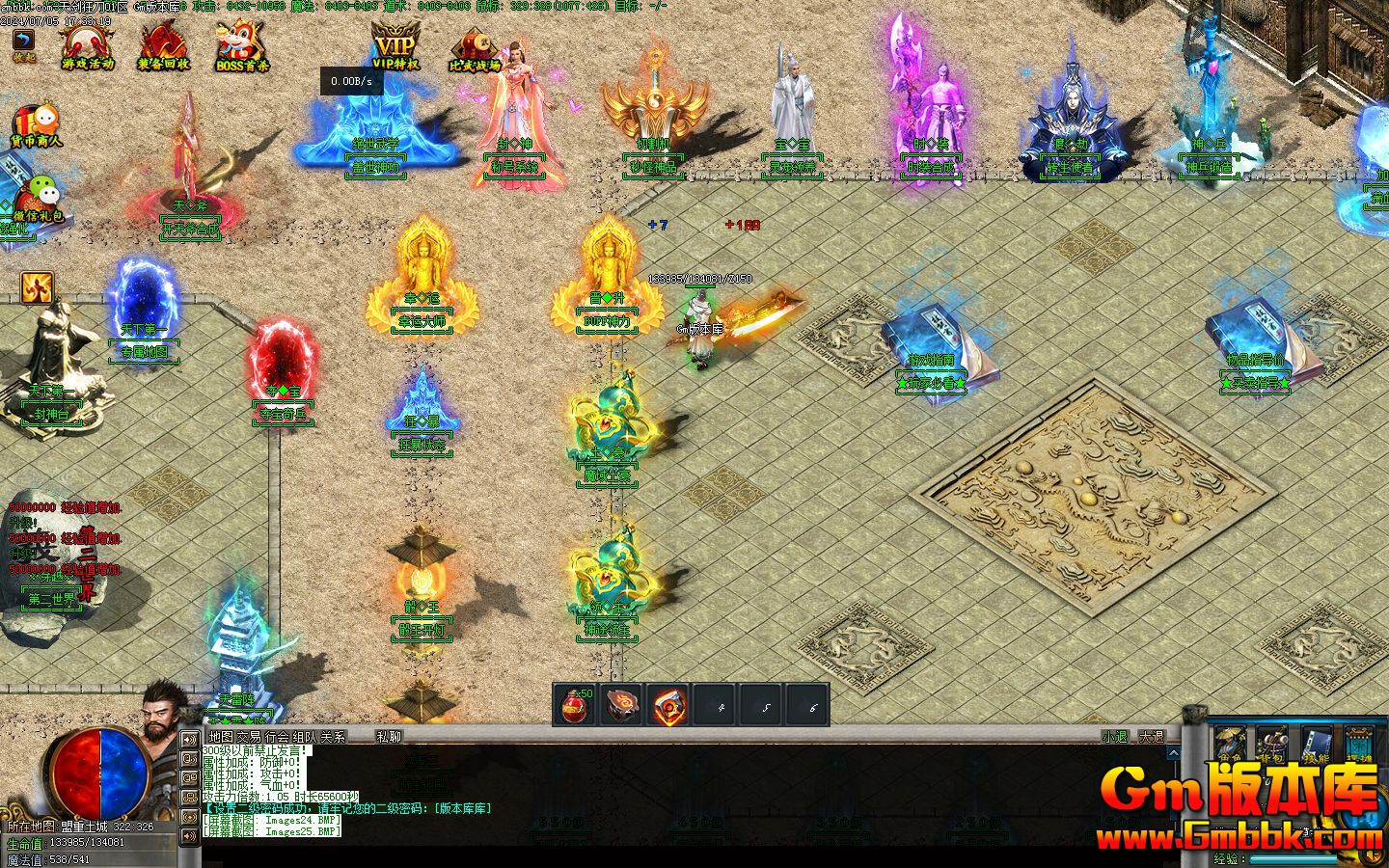Open the 装备回收 equipment recycle menu
The image size is (1389, 868).
point(163,45)
